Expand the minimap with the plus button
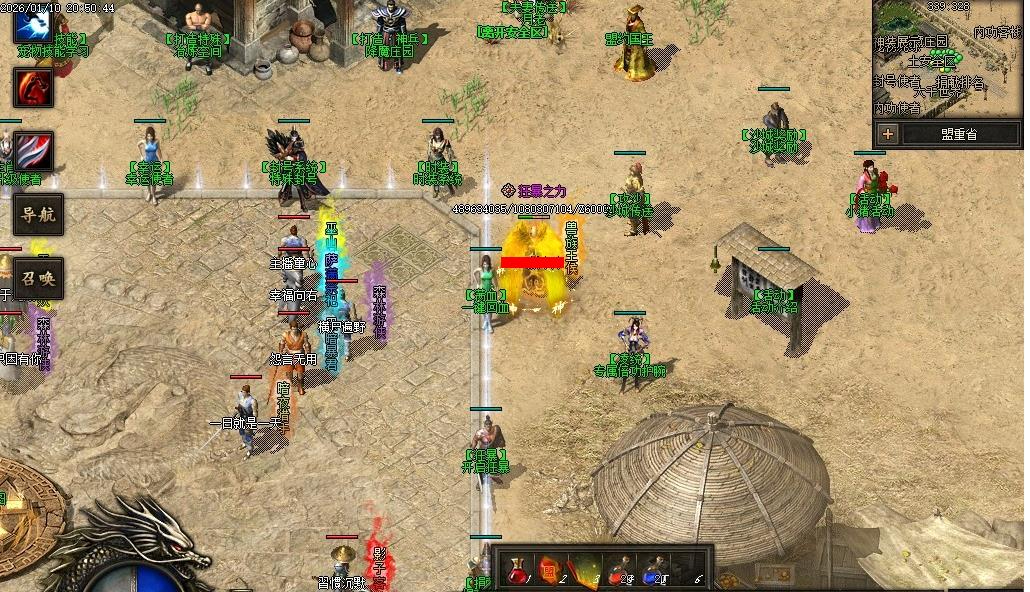Image resolution: width=1030 pixels, height=592 pixels. point(888,133)
